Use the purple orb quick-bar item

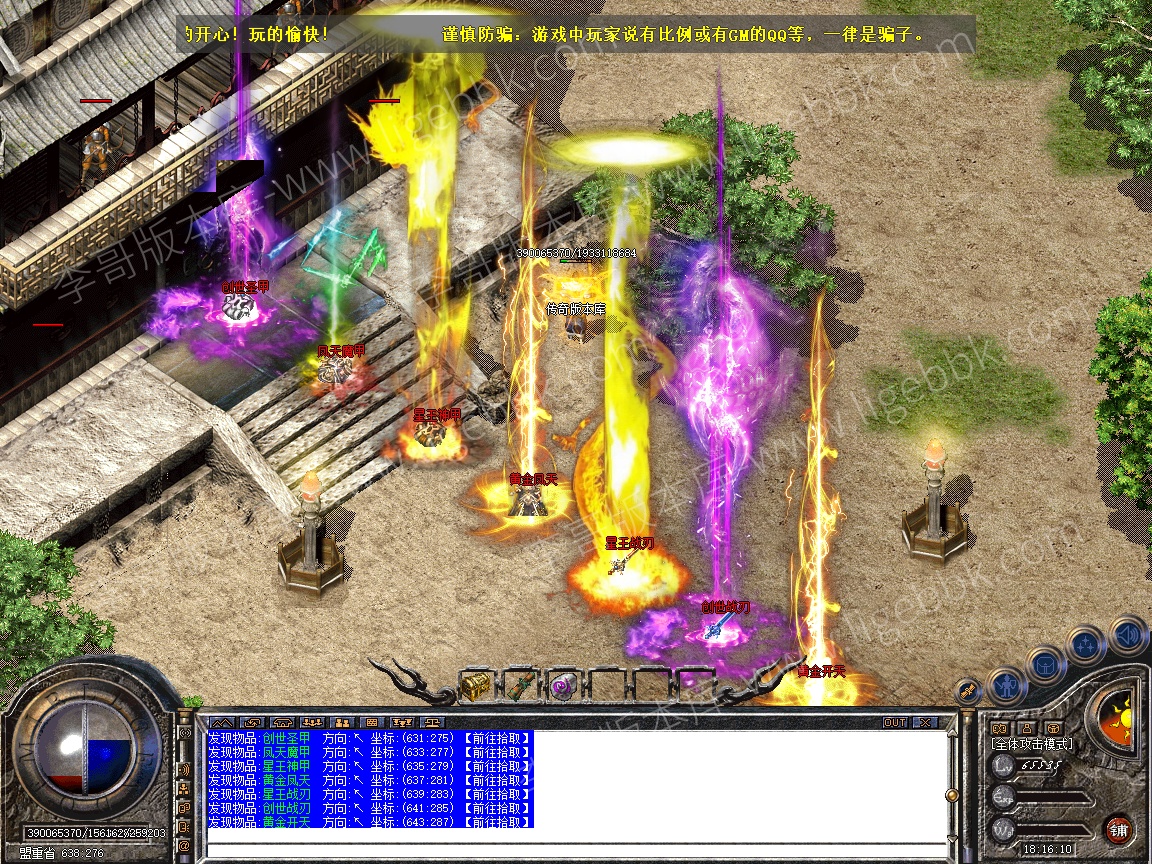pyautogui.click(x=562, y=687)
